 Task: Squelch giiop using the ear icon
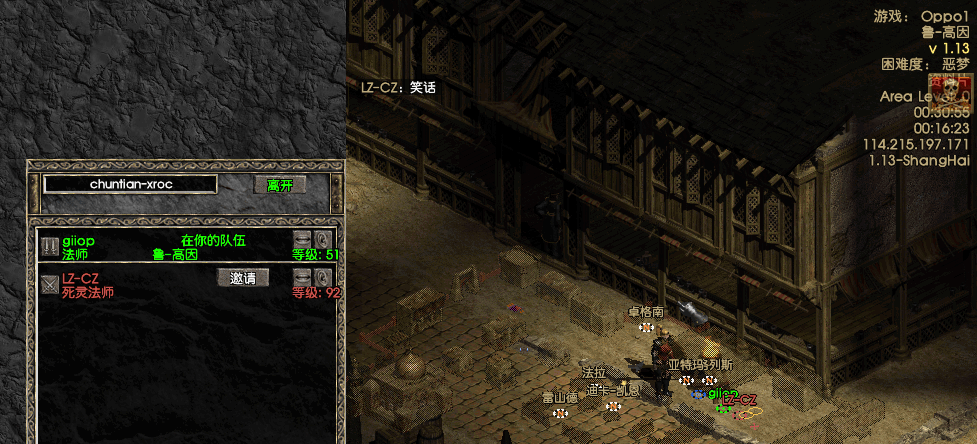point(323,239)
